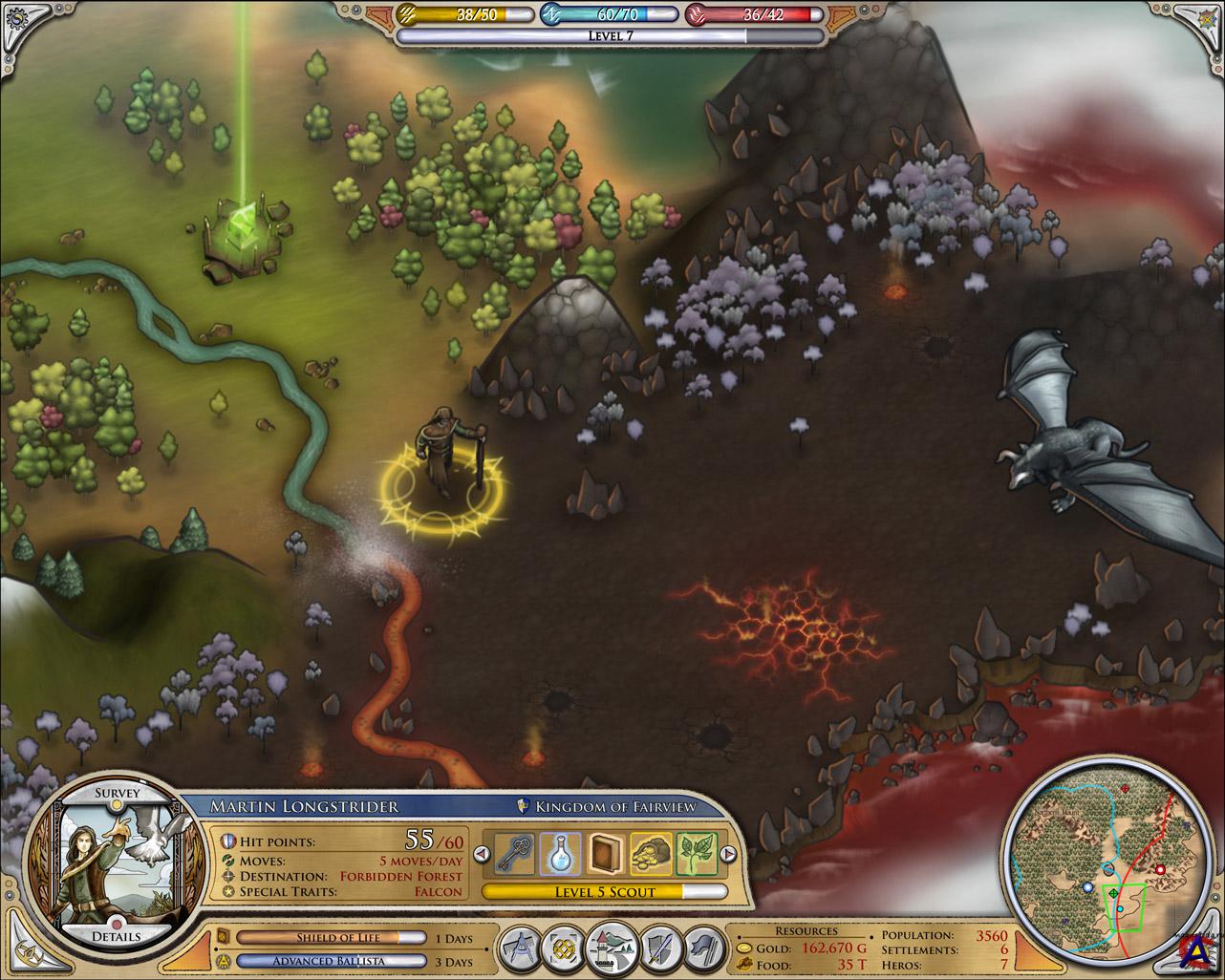
Task: Open the Shield of Life research entry
Action: [x=330, y=938]
